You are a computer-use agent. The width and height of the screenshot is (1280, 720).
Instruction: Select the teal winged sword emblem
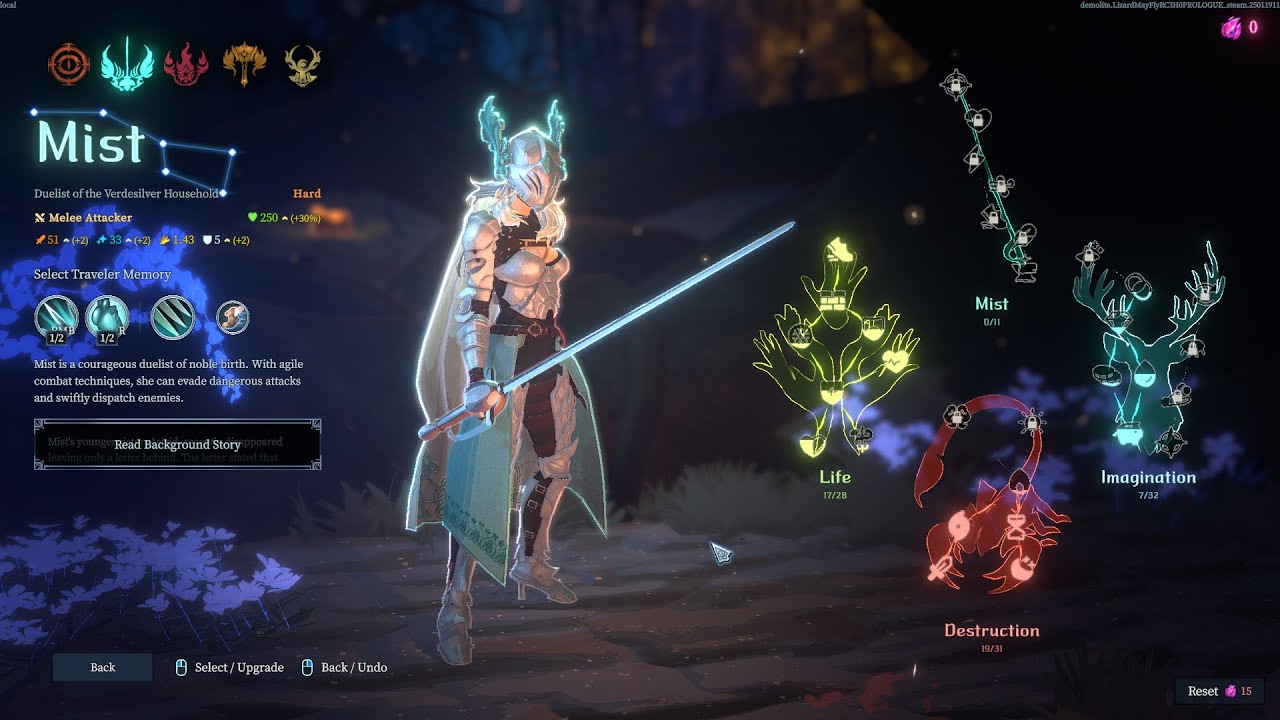(x=127, y=64)
